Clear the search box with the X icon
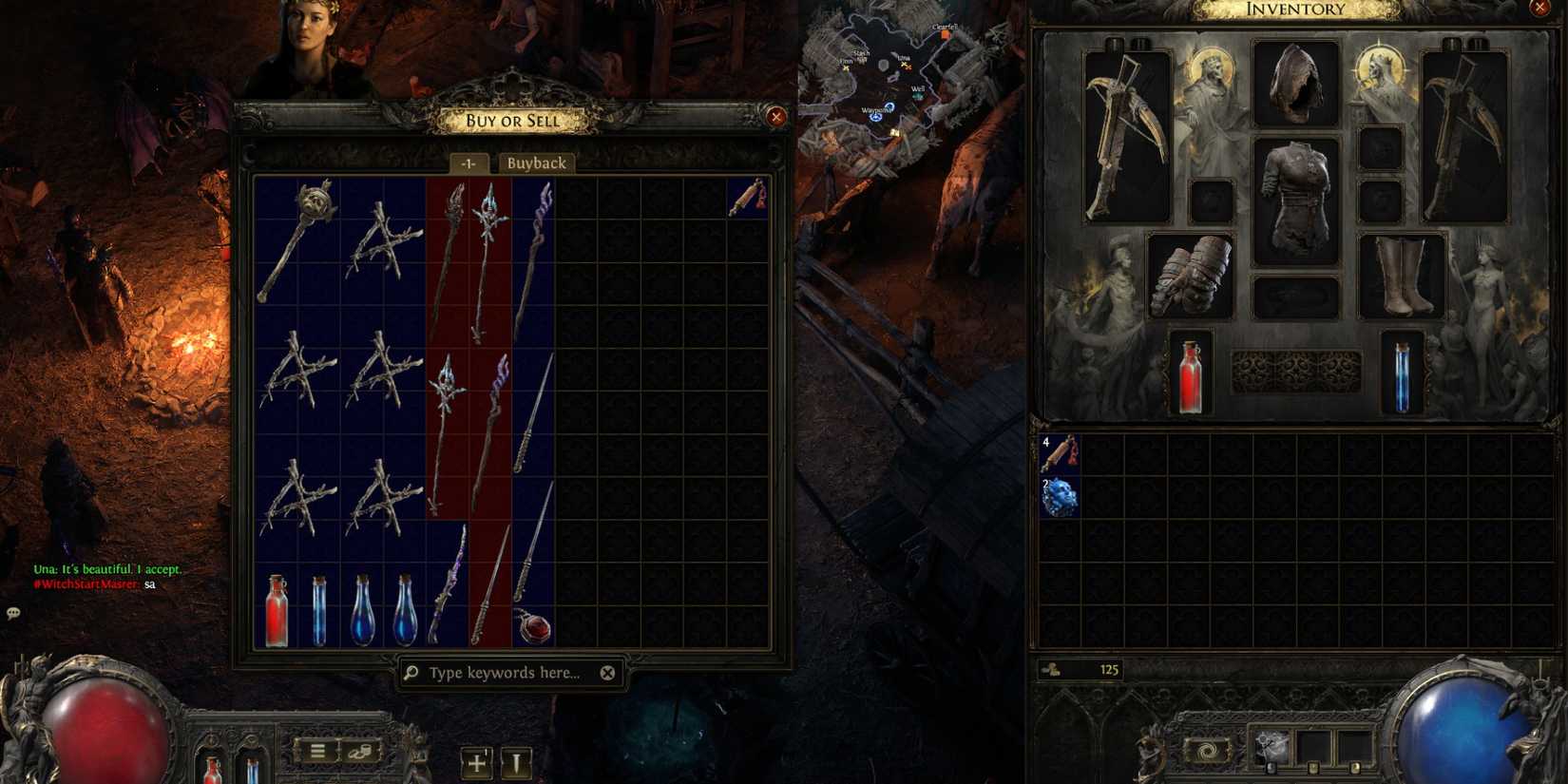 click(605, 673)
